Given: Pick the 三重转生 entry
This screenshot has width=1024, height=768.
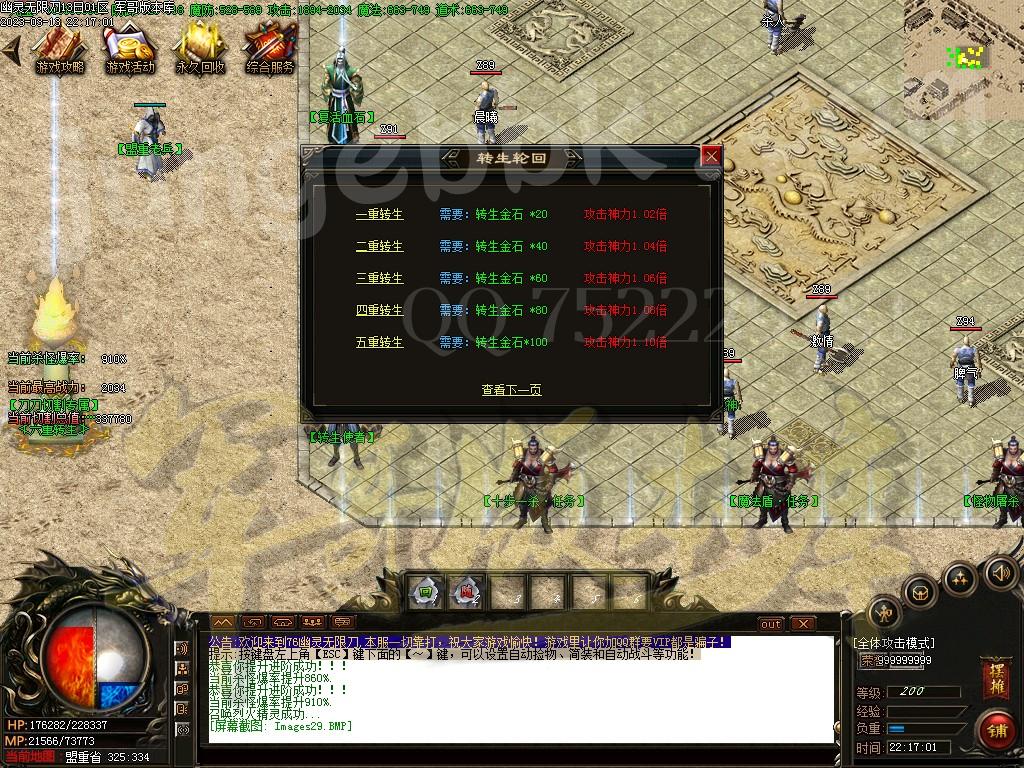Looking at the screenshot, I should click(379, 278).
